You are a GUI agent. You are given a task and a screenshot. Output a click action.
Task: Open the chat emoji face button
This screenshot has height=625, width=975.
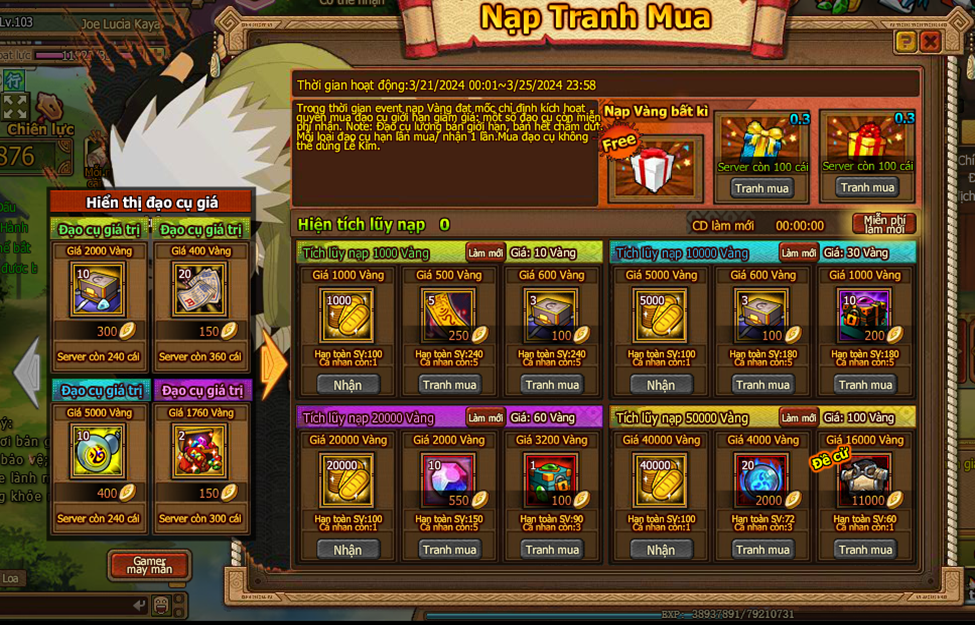(x=161, y=605)
